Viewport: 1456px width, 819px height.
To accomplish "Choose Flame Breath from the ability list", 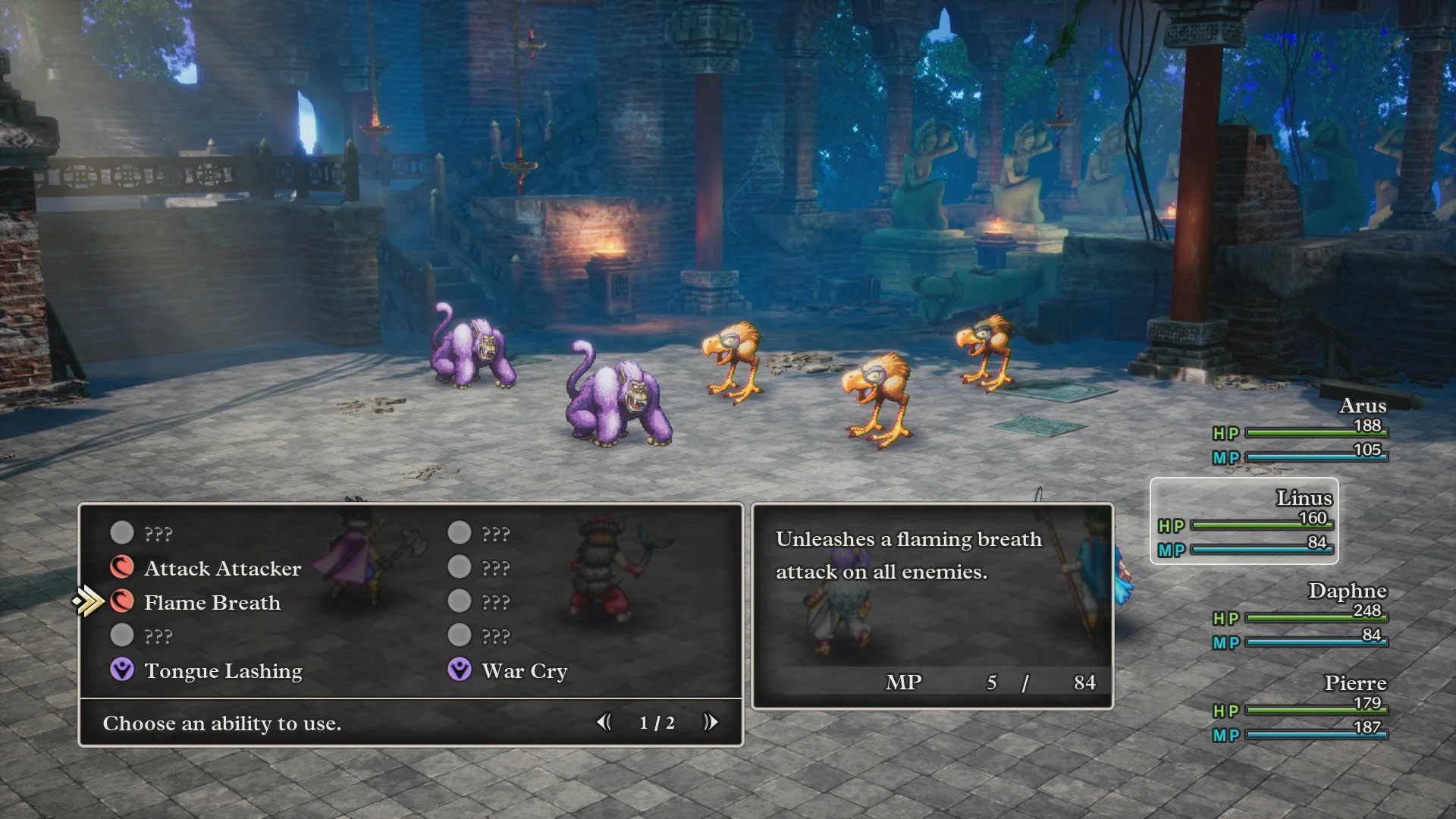I will point(212,603).
